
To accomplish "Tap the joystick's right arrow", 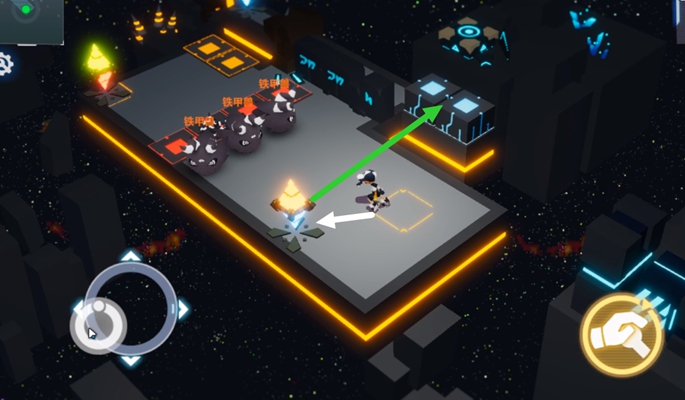I will pyautogui.click(x=182, y=310).
